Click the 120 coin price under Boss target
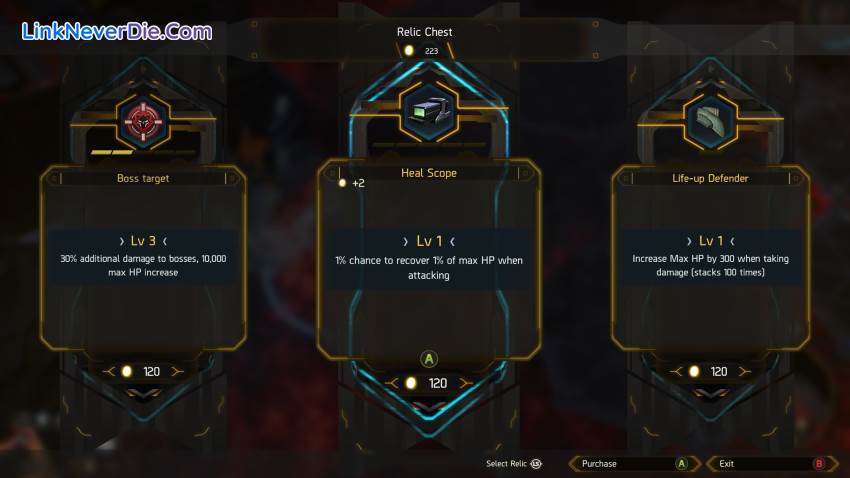The height and width of the screenshot is (478, 850). (x=142, y=371)
